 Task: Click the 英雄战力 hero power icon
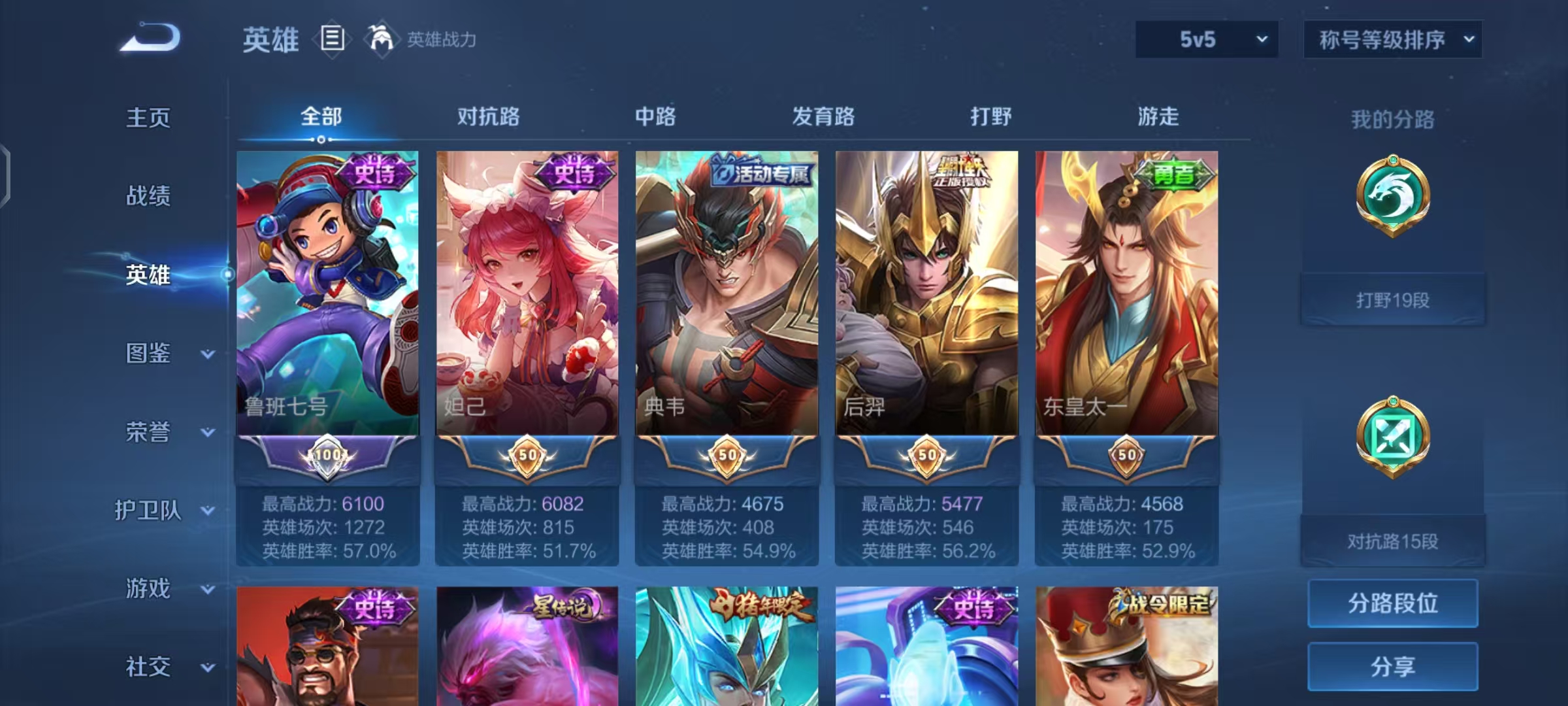point(381,41)
